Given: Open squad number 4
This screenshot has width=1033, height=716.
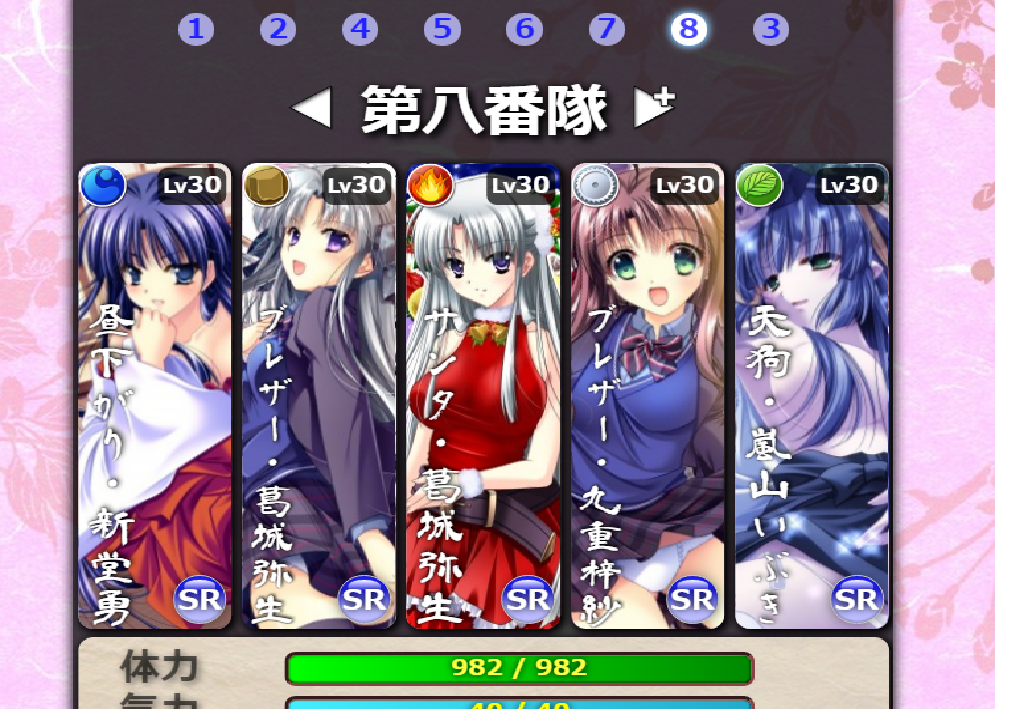Looking at the screenshot, I should point(360,29).
